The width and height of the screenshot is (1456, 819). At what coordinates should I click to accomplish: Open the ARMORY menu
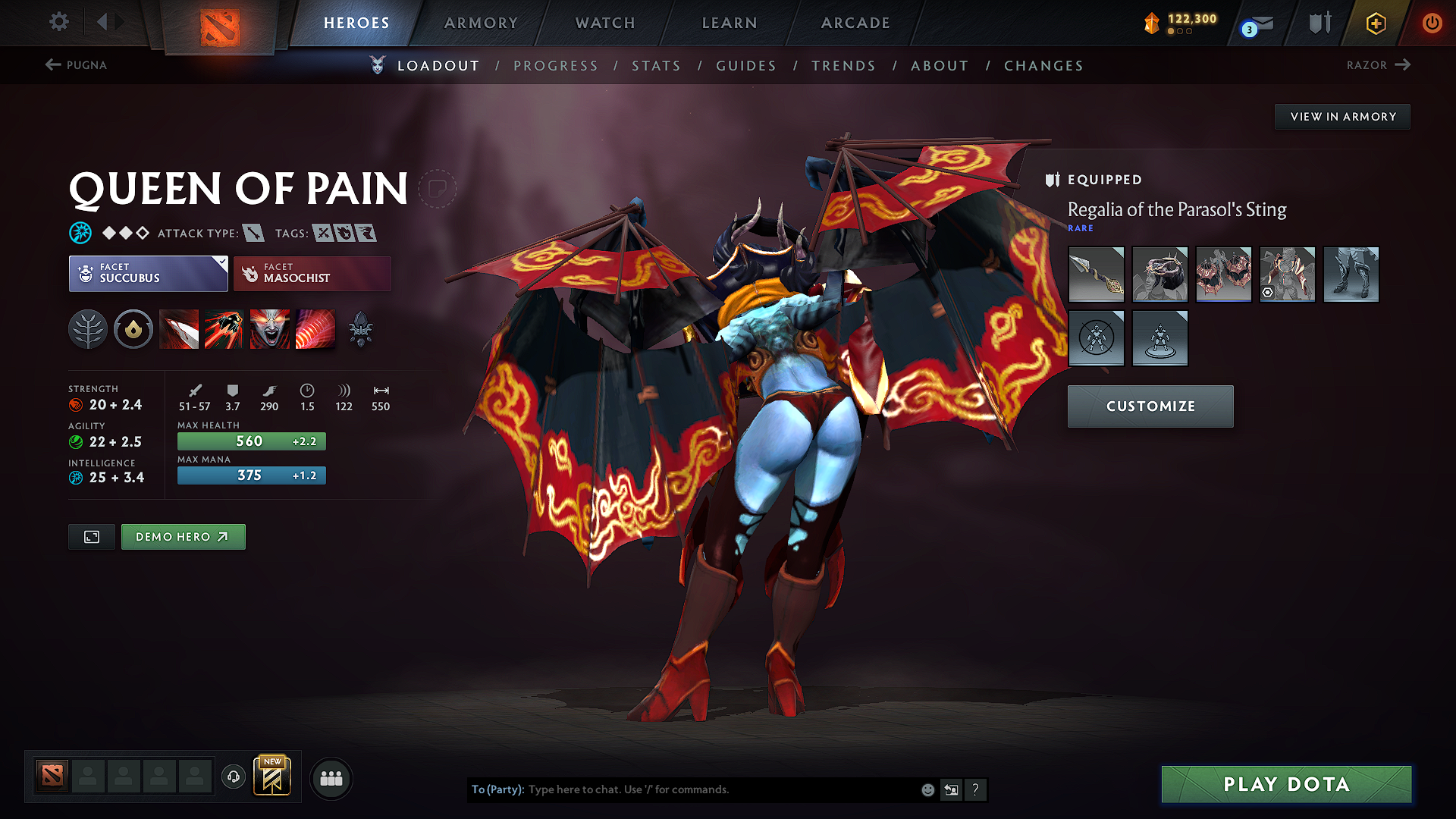[x=480, y=23]
